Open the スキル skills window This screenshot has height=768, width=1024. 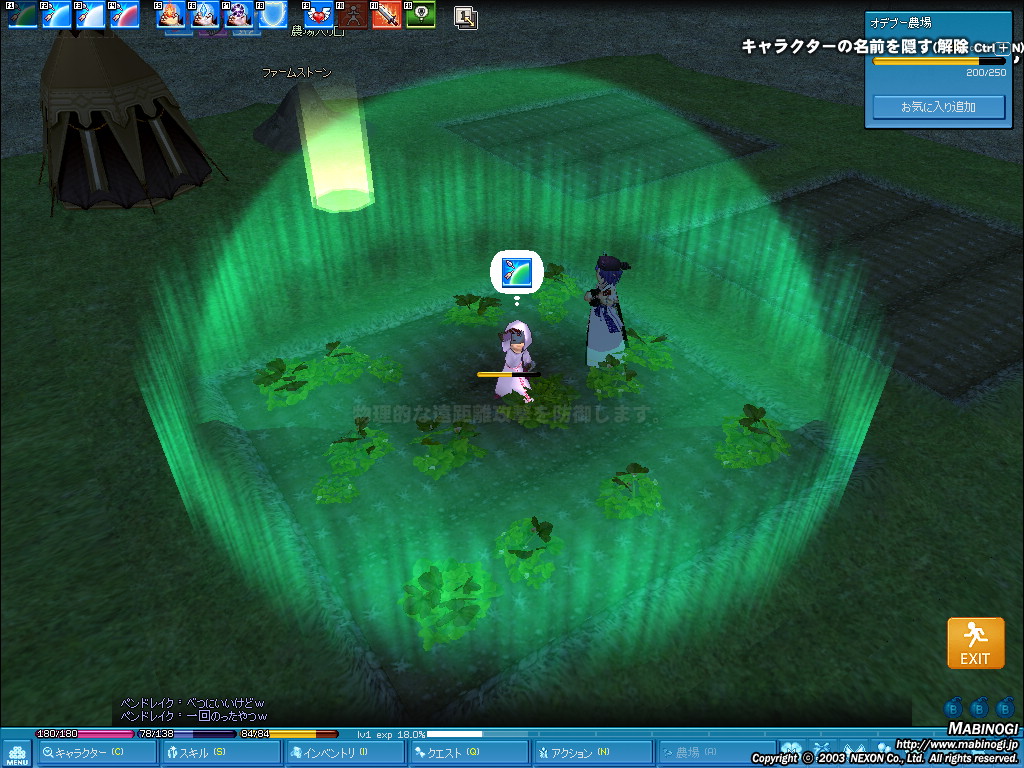click(x=221, y=753)
